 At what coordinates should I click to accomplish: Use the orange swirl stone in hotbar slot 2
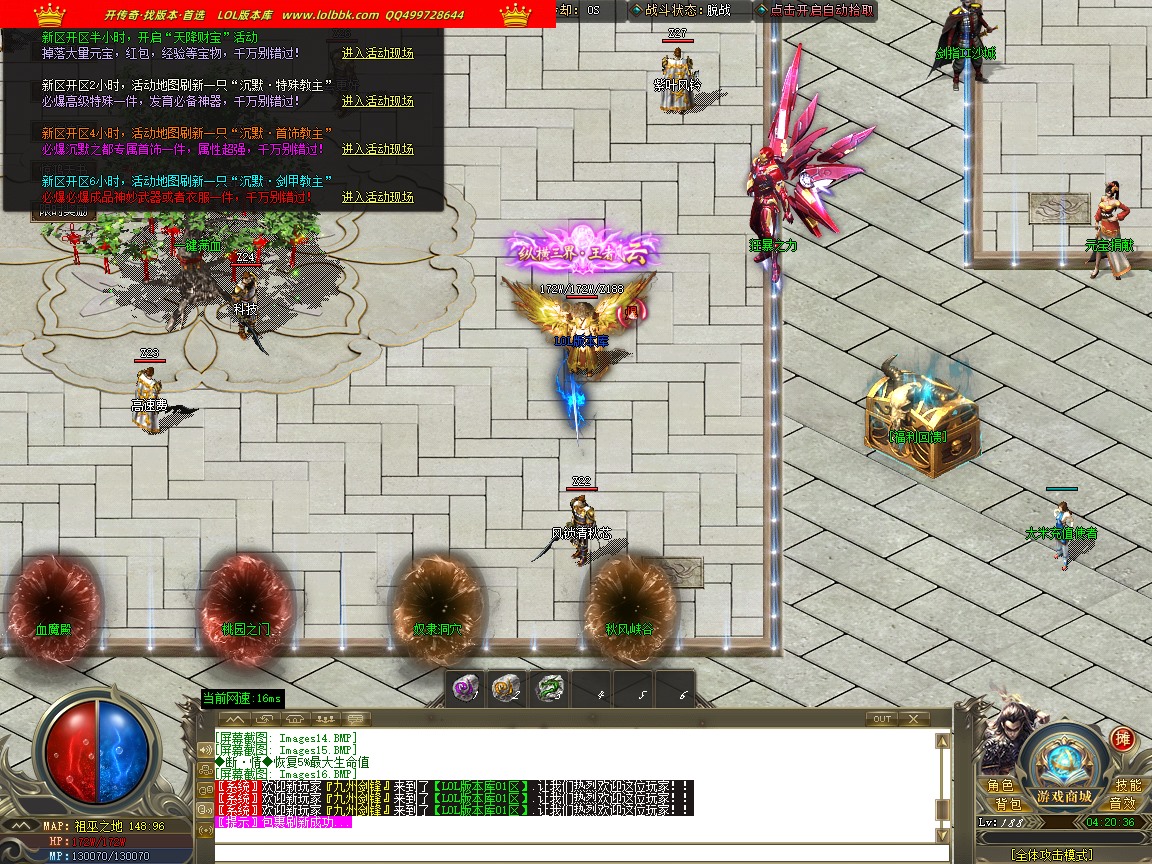(506, 689)
